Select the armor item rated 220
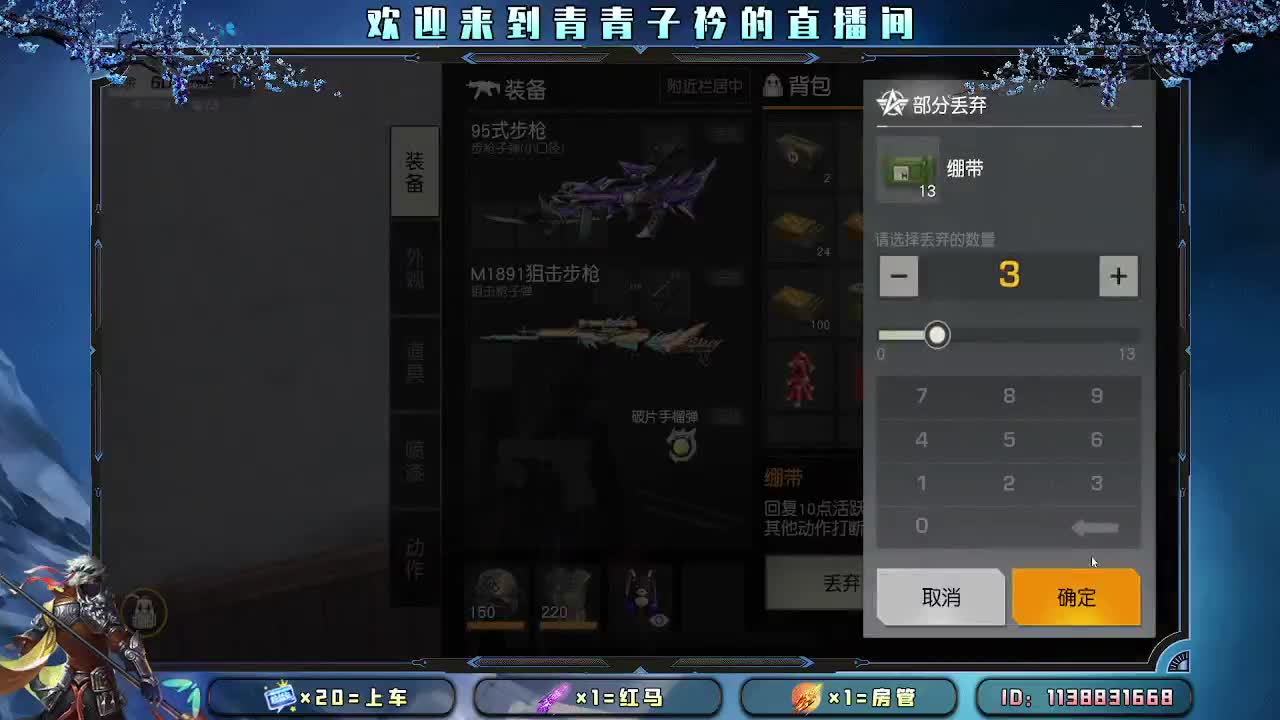The width and height of the screenshot is (1280, 720). [568, 590]
